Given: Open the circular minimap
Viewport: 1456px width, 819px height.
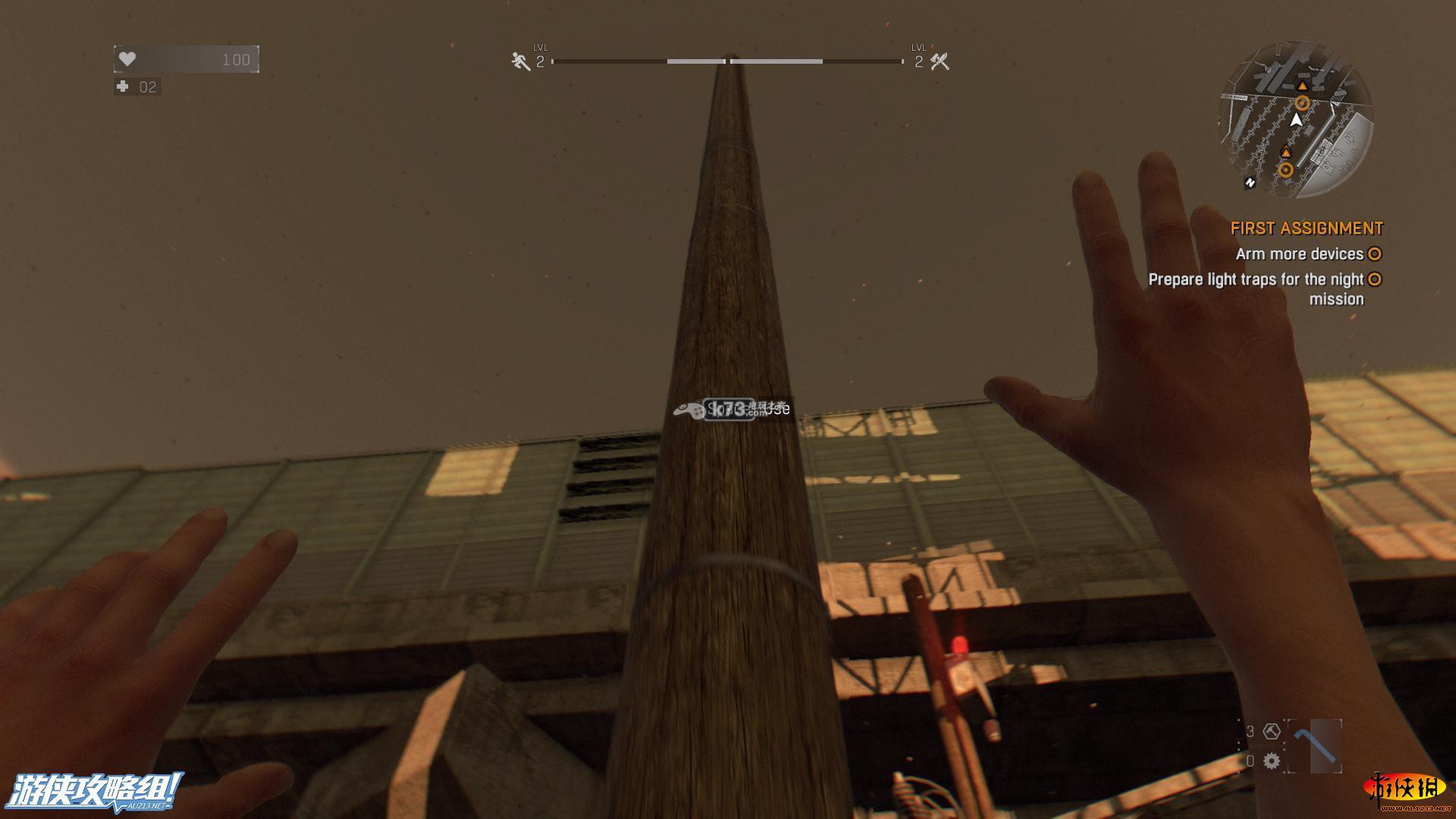Looking at the screenshot, I should 1296,120.
